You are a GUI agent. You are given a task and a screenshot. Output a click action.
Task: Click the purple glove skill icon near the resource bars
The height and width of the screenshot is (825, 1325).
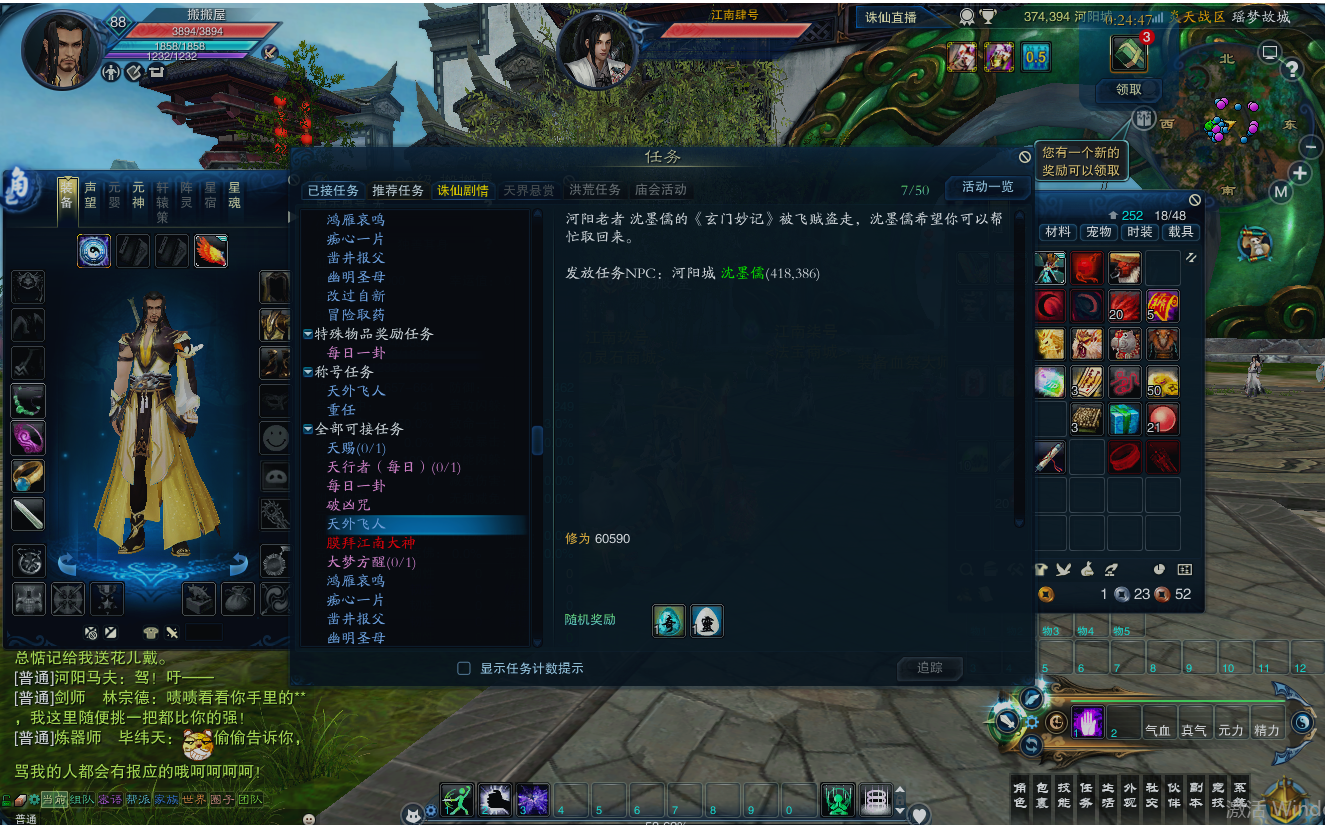pyautogui.click(x=1087, y=720)
